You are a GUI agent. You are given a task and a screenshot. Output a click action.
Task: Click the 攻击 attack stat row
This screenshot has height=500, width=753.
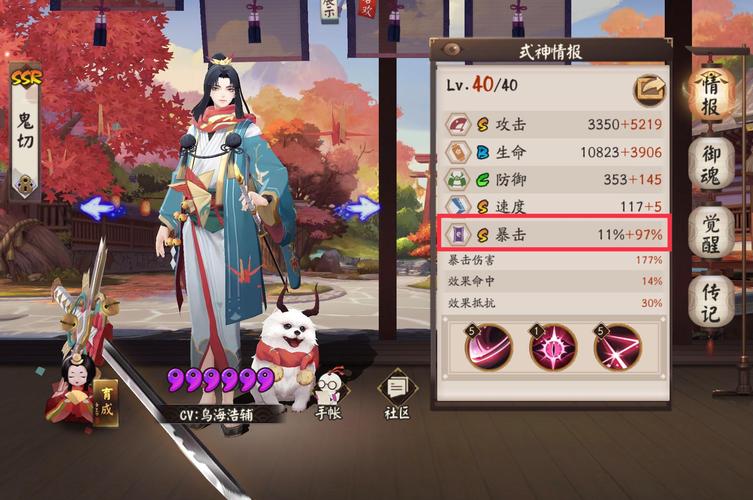pyautogui.click(x=553, y=125)
